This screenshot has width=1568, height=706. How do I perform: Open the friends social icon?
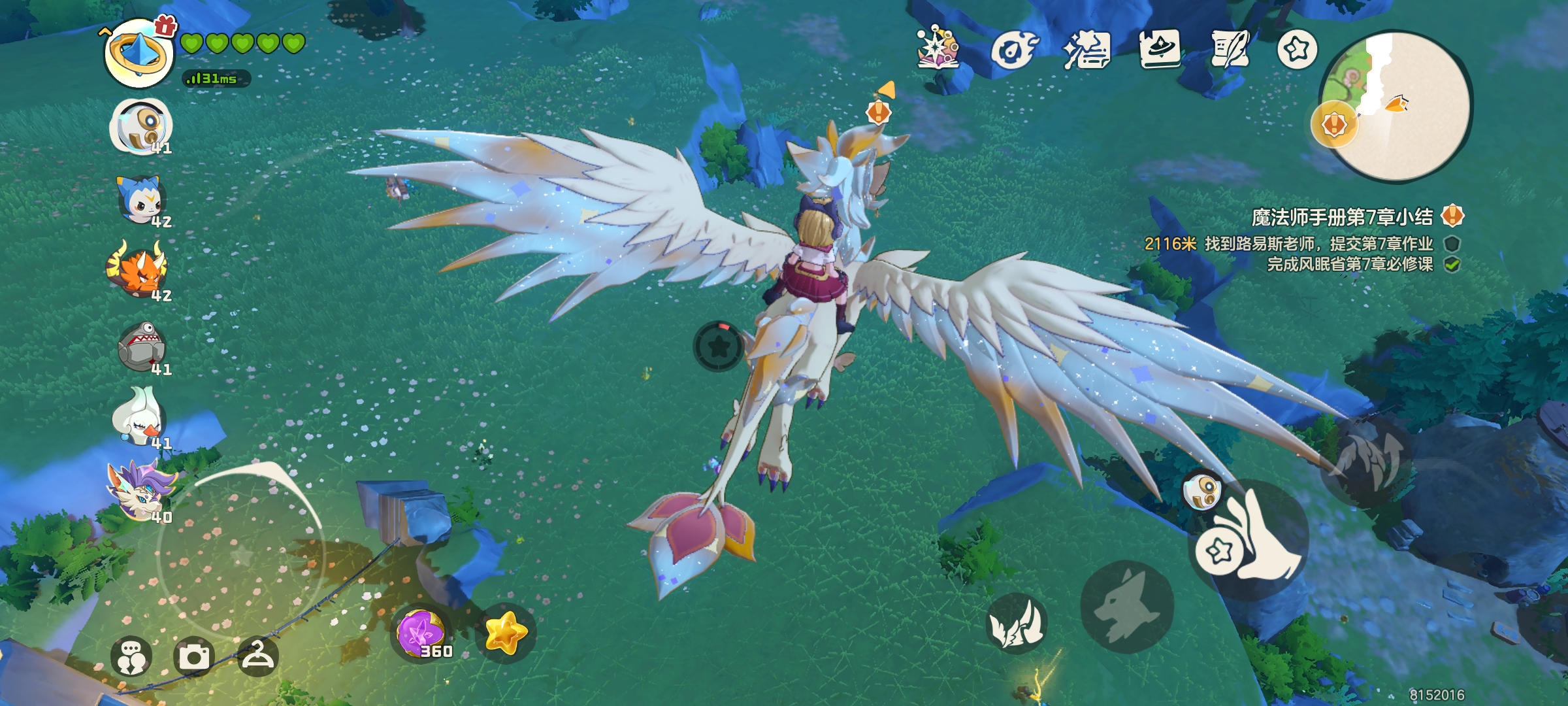[x=131, y=656]
